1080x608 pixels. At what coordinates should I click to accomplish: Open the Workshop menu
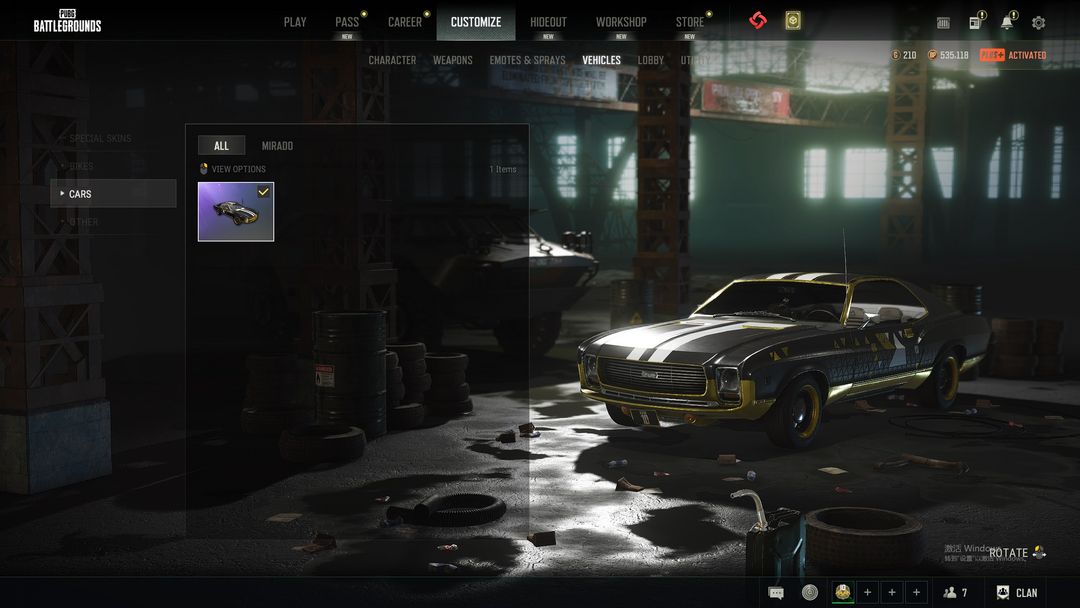pos(621,22)
